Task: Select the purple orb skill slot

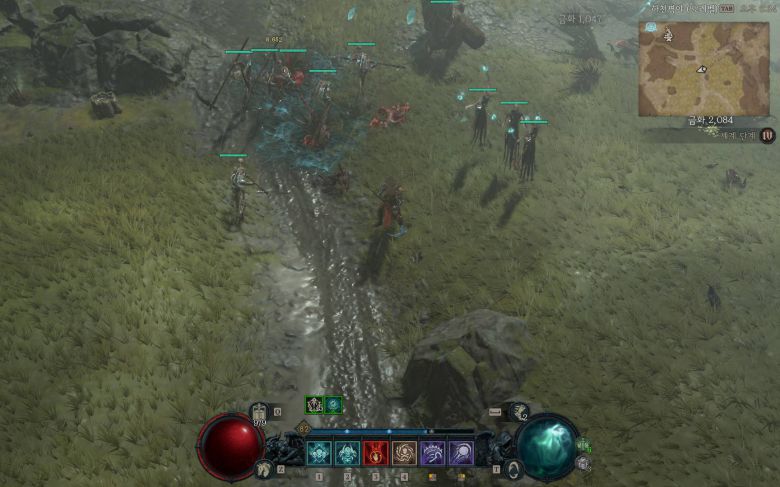Action: 461,454
